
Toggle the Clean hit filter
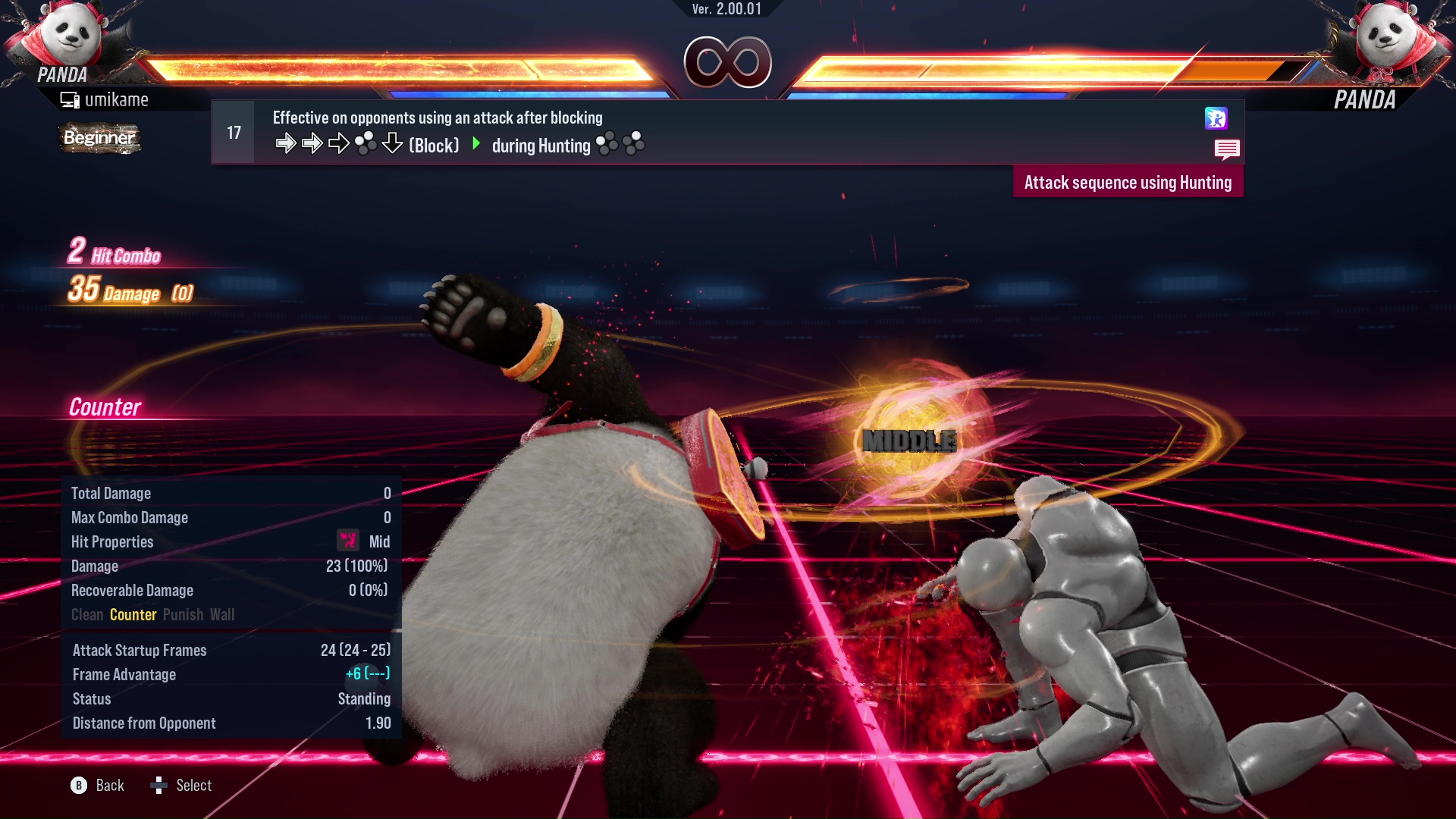pos(86,614)
